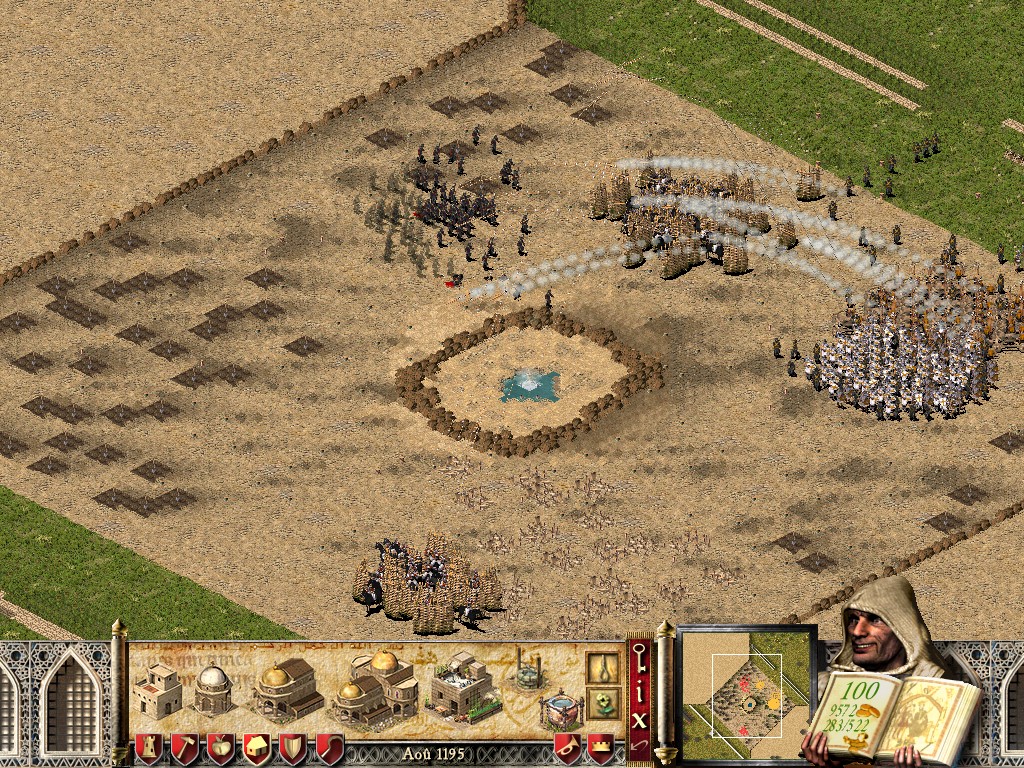
Task: Open the flower good things submenu
Action: coord(601,703)
